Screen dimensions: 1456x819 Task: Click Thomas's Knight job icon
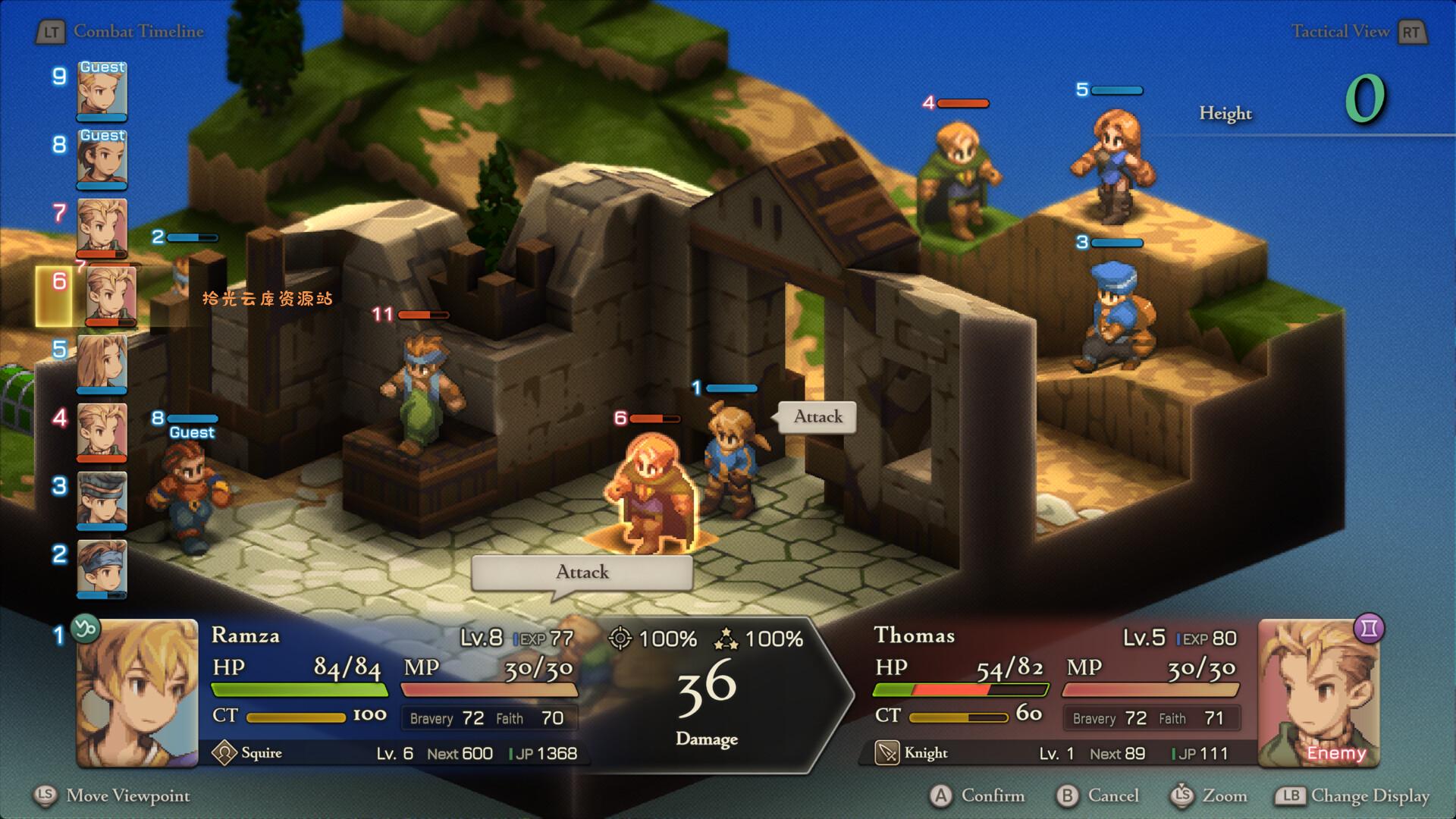tap(886, 753)
